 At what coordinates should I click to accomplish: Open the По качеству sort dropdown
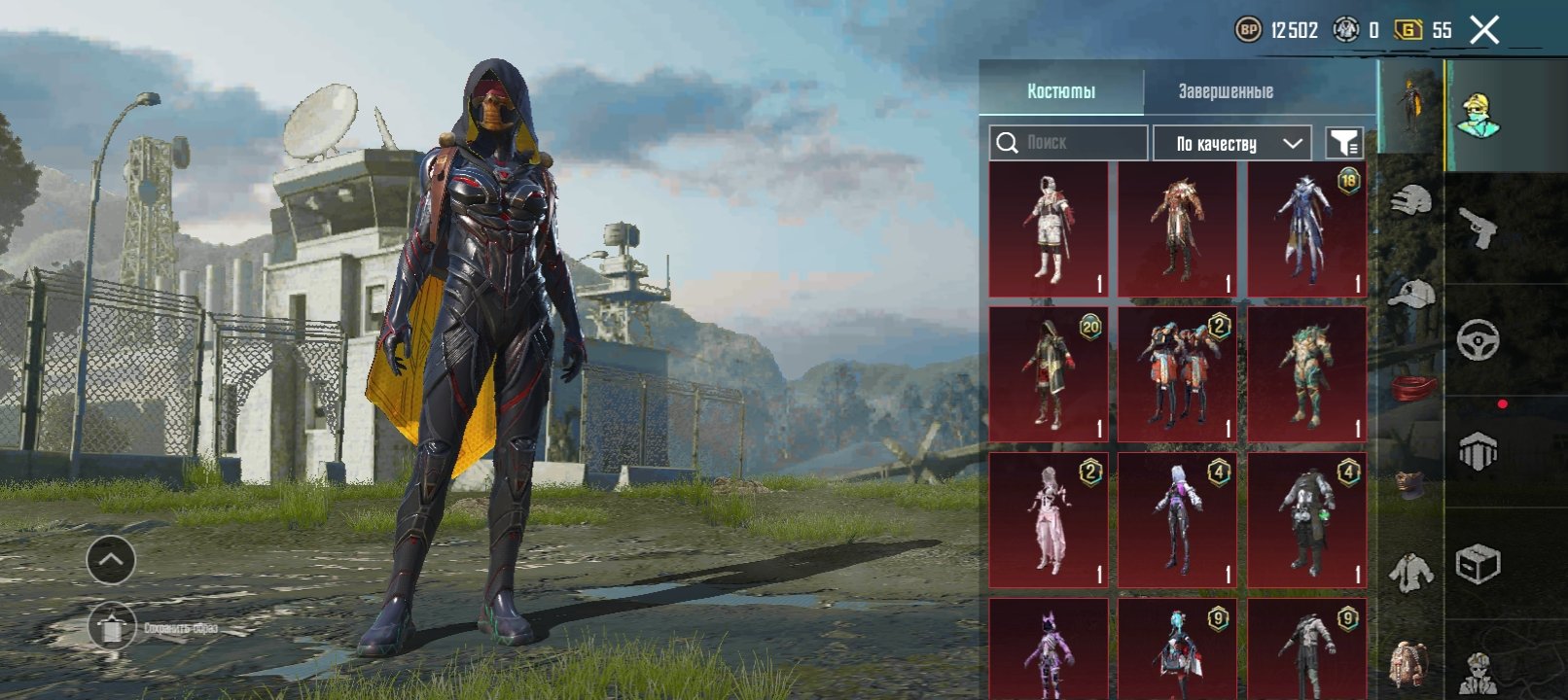1232,144
